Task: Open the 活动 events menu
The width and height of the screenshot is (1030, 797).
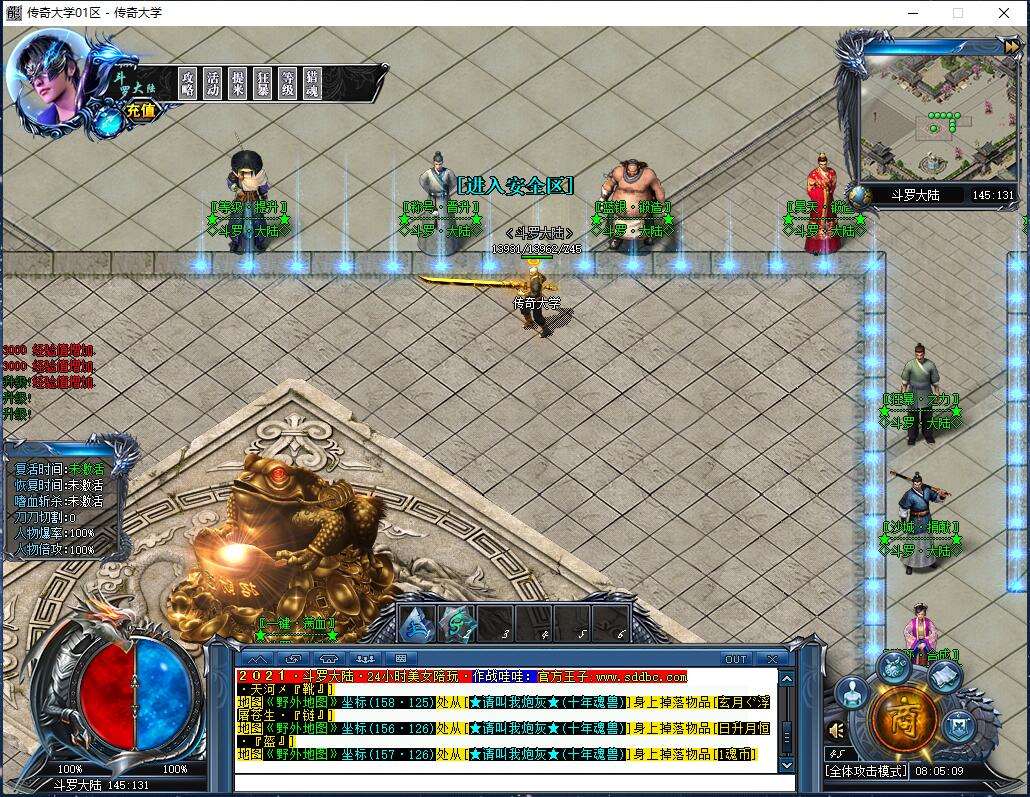Action: click(213, 83)
